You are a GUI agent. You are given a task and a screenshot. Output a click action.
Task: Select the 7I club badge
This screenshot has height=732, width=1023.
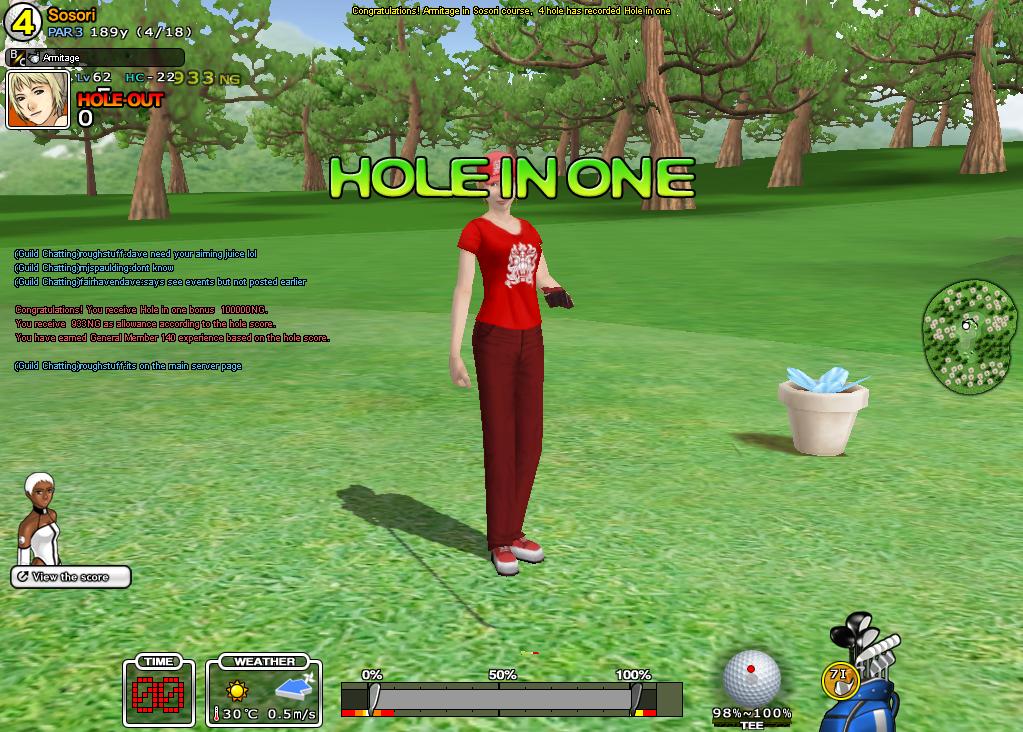(x=839, y=678)
